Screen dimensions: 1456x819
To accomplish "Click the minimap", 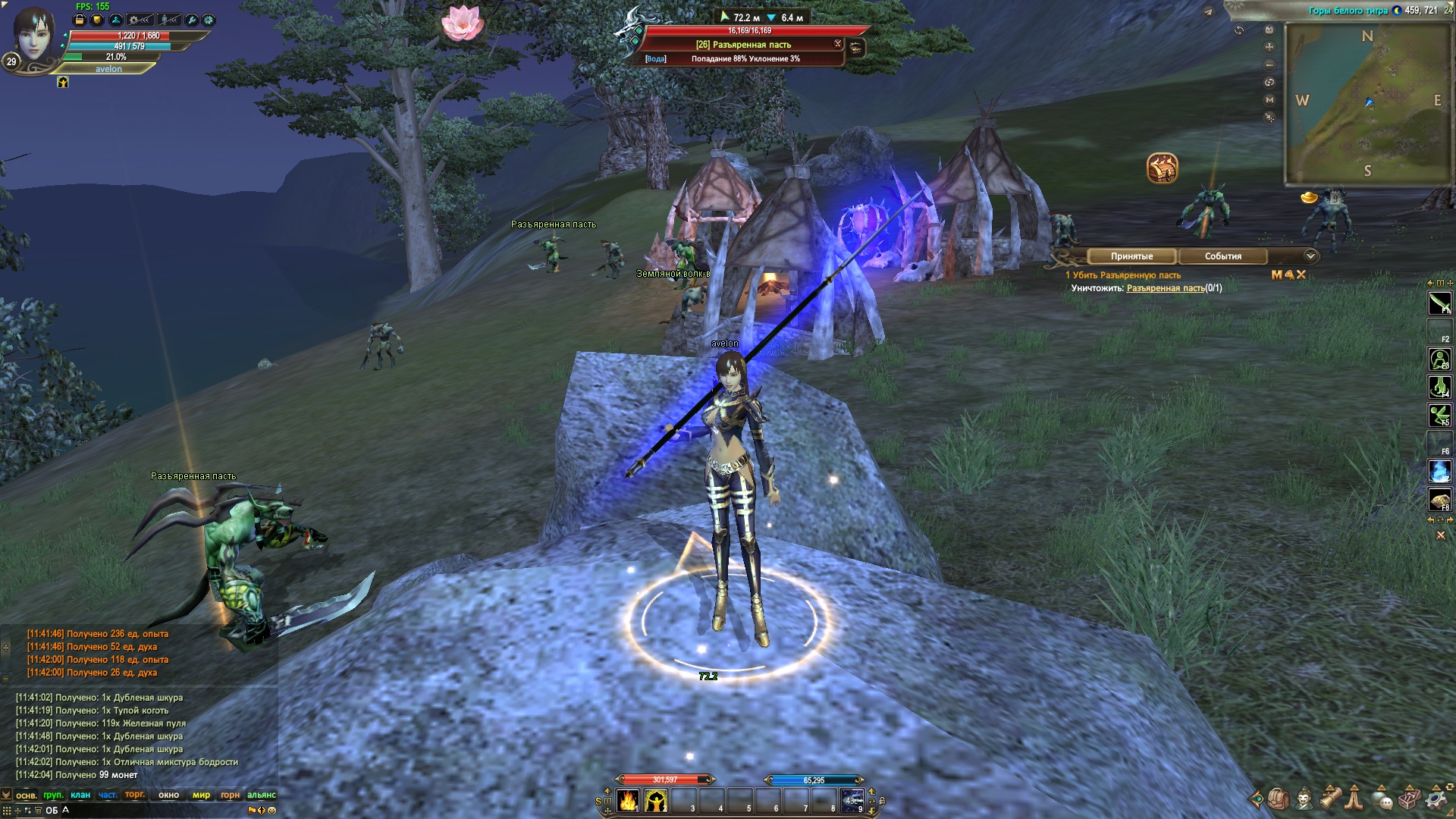I will [1367, 102].
